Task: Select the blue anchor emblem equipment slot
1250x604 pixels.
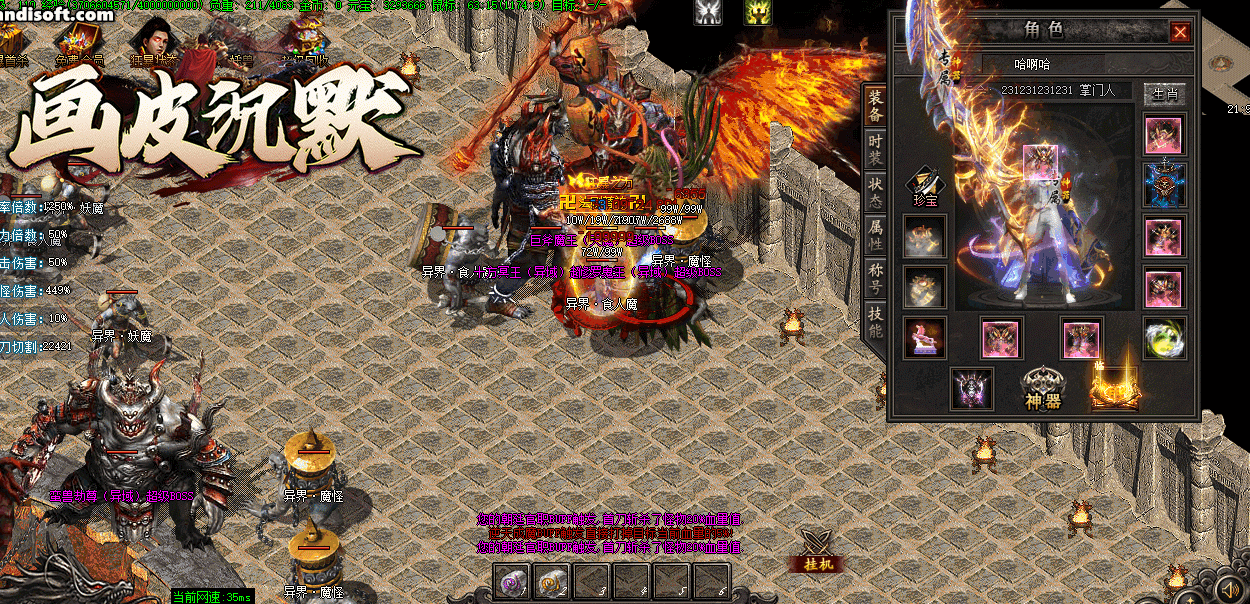Action: (1164, 185)
